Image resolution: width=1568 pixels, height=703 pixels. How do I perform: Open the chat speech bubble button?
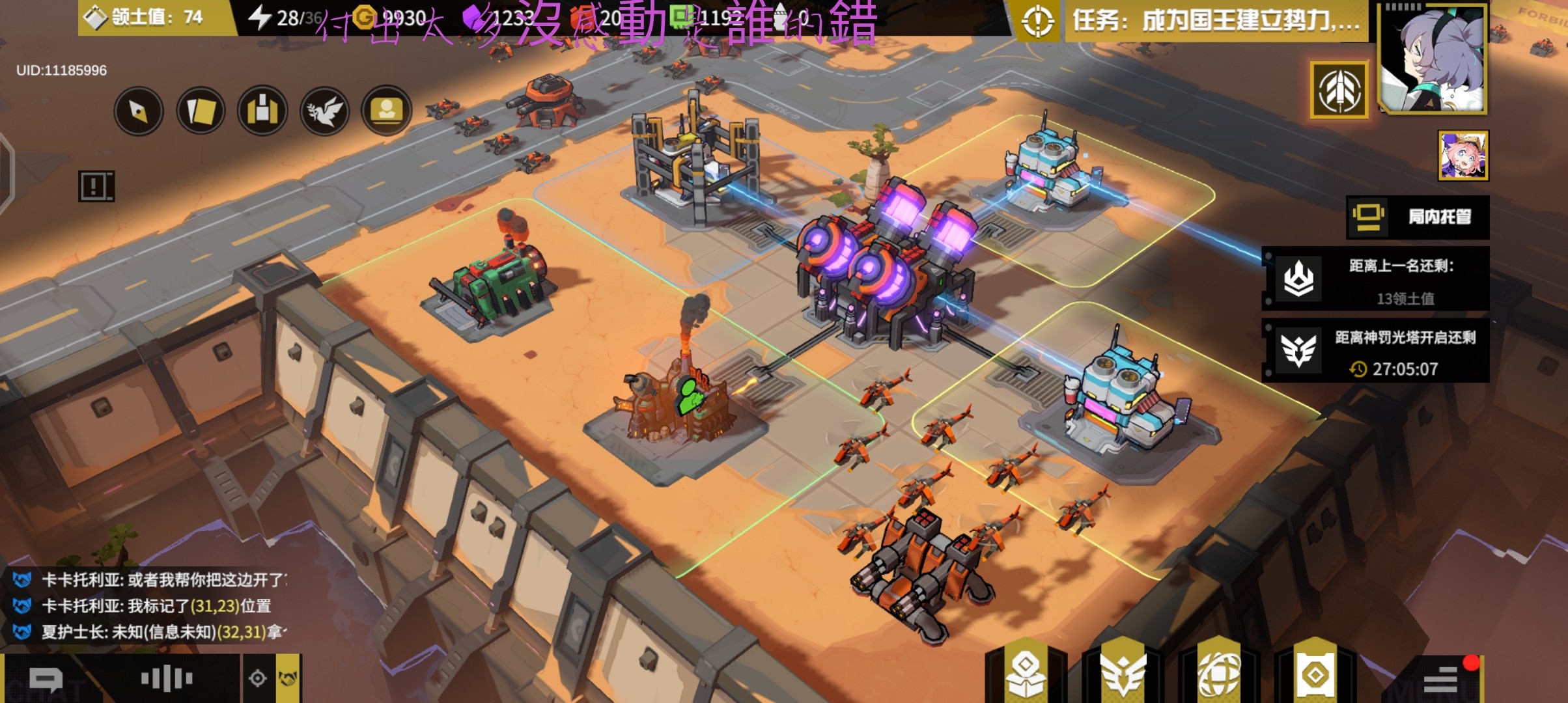pyautogui.click(x=46, y=680)
